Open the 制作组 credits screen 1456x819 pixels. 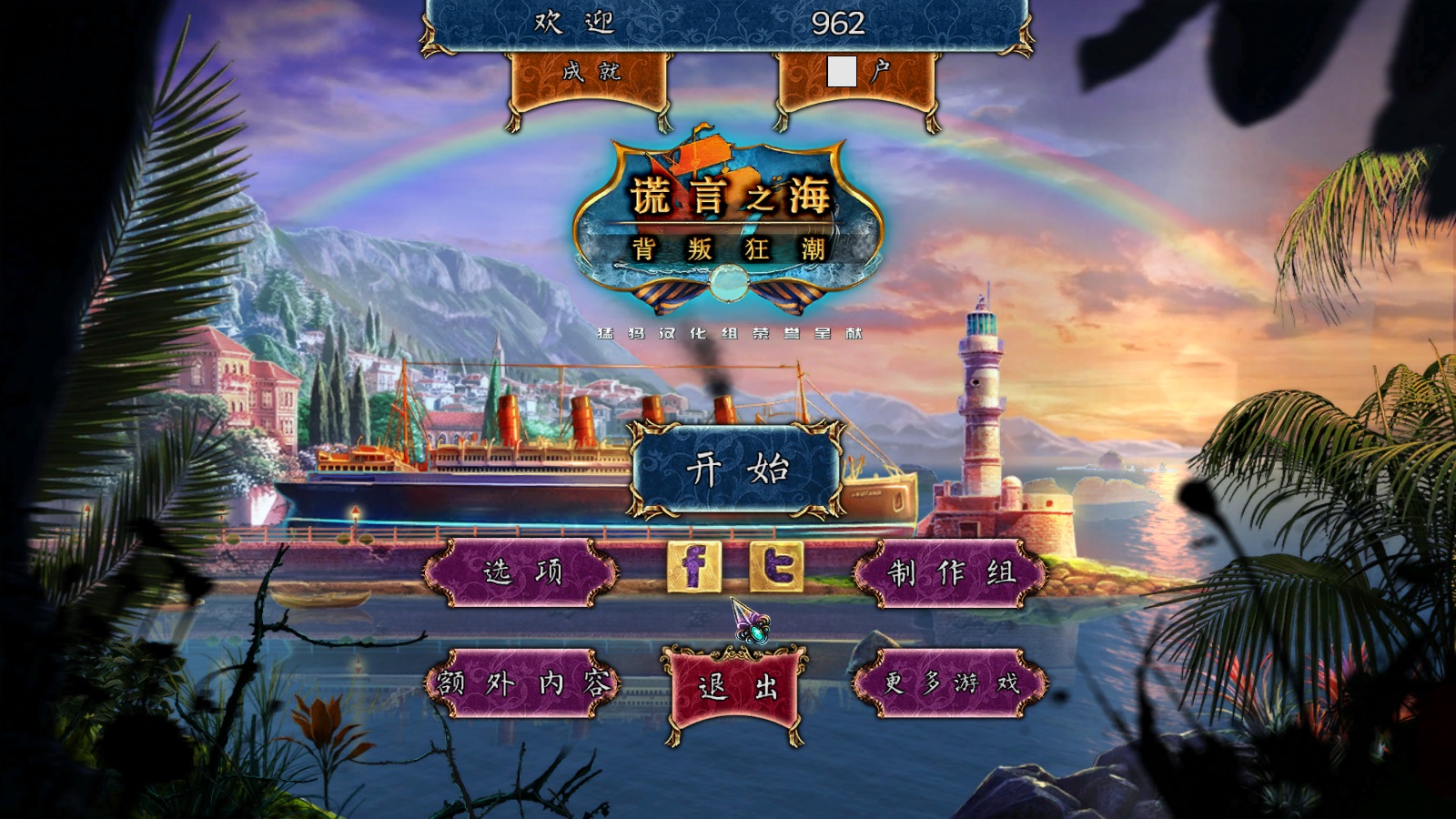coord(951,572)
